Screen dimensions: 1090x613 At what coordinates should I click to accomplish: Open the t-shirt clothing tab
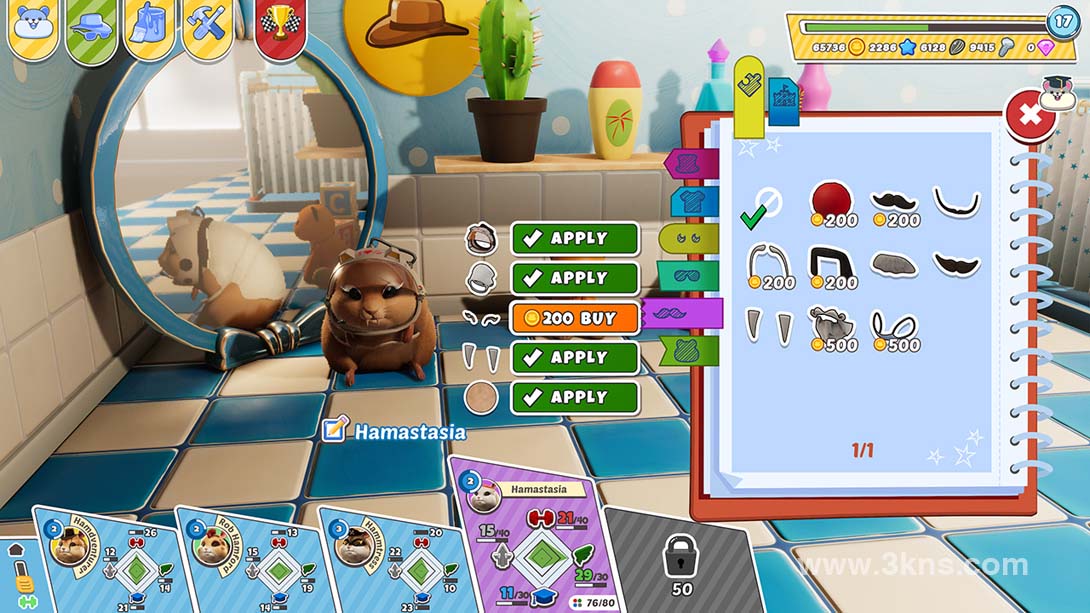[695, 201]
